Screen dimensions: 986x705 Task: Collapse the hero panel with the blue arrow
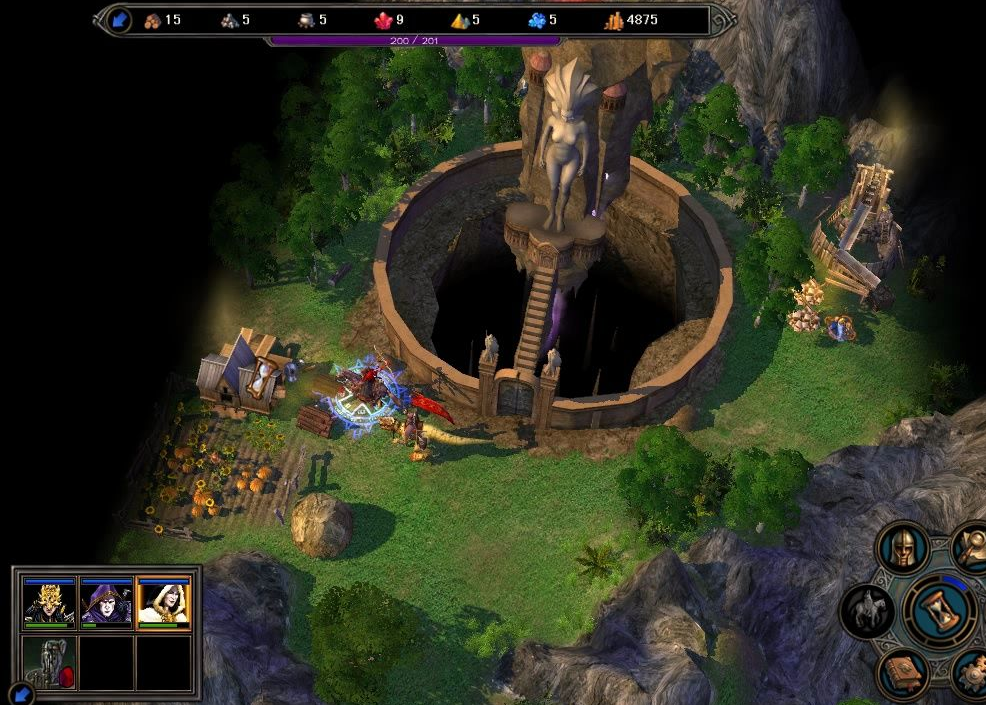tap(20, 692)
